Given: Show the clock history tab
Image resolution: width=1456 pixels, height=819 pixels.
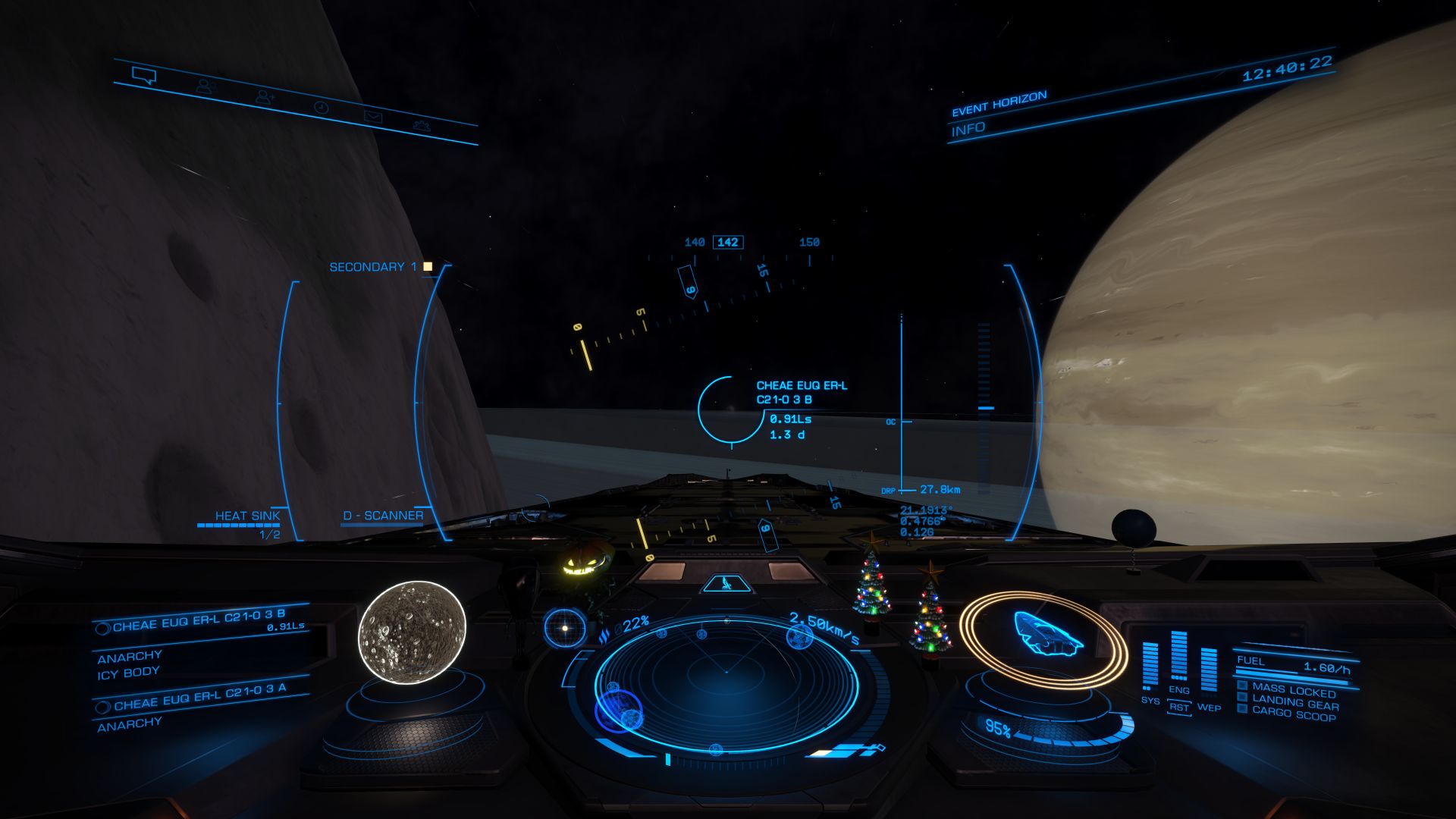Looking at the screenshot, I should [x=322, y=108].
